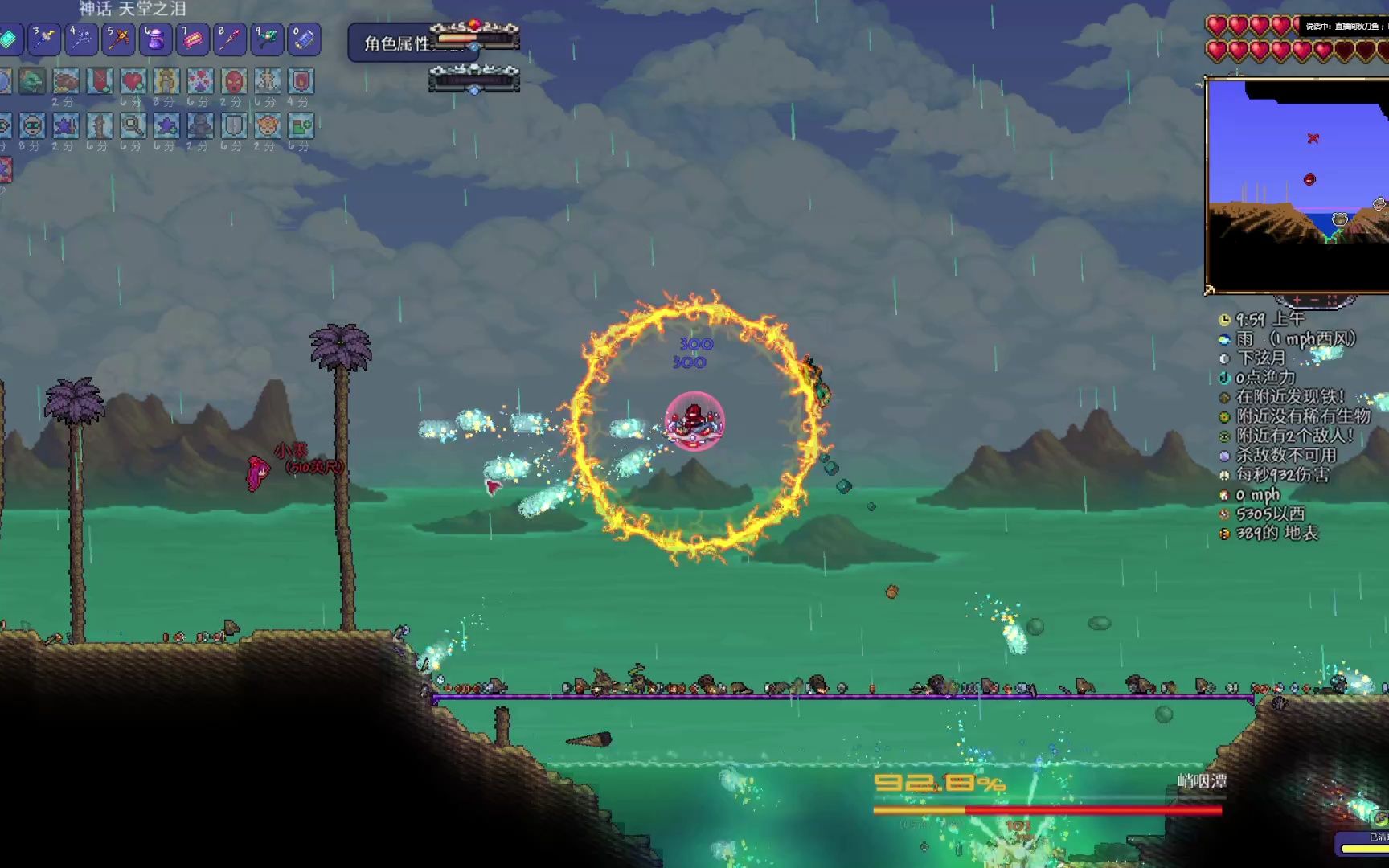Select the purple sack in slot 6

coord(155,39)
